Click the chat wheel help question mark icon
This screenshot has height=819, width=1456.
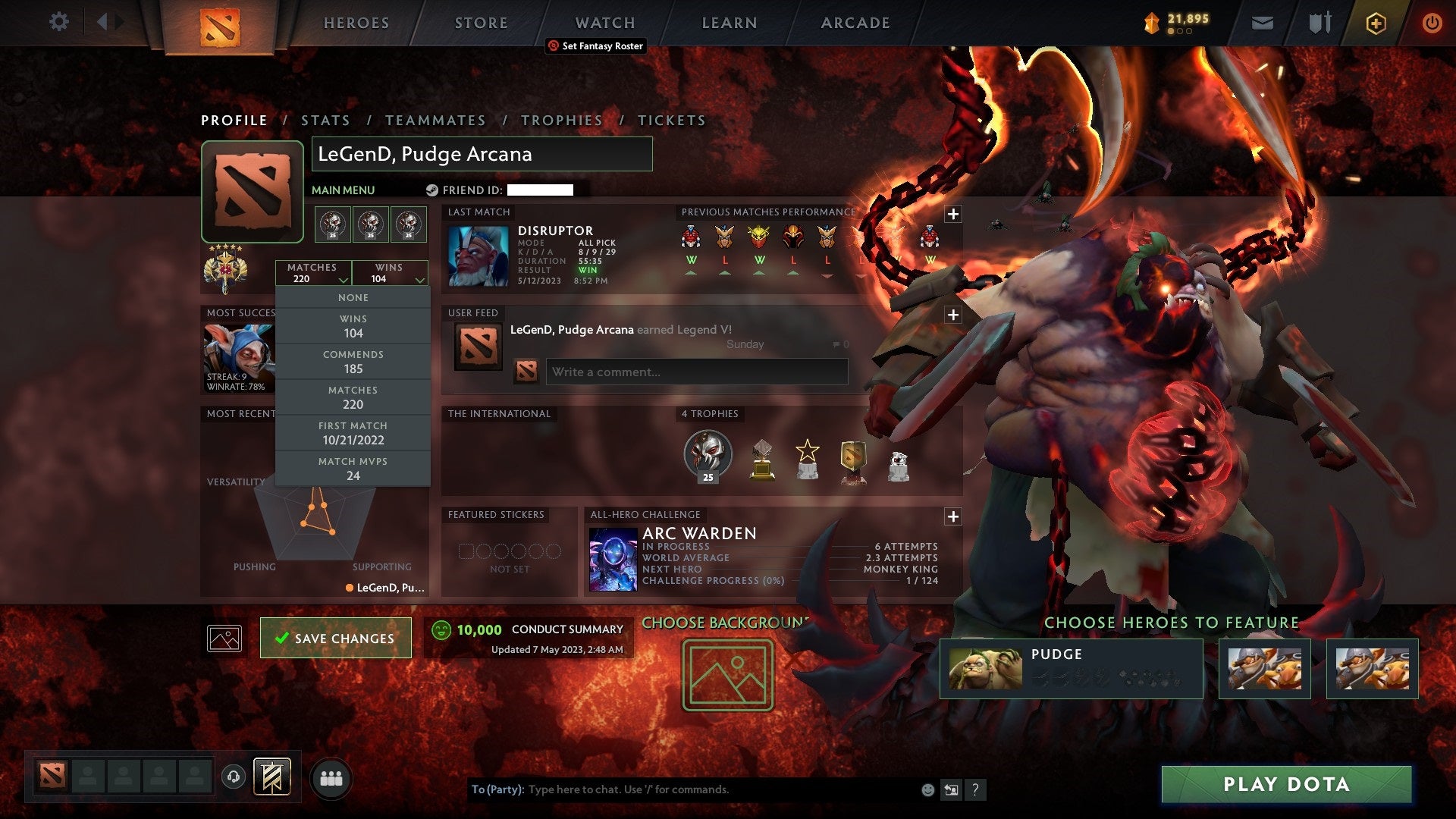[x=976, y=789]
